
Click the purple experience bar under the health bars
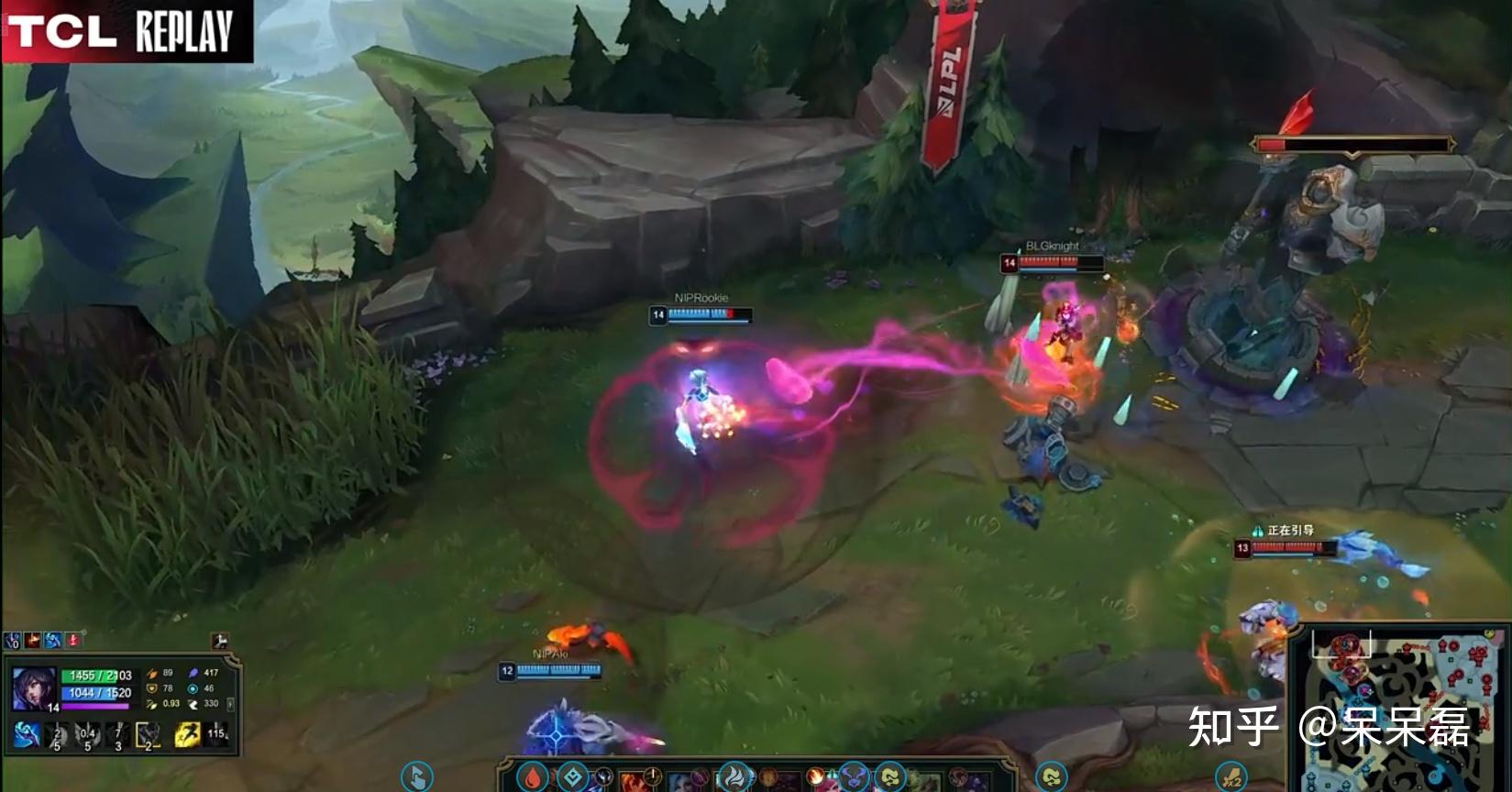coord(94,706)
